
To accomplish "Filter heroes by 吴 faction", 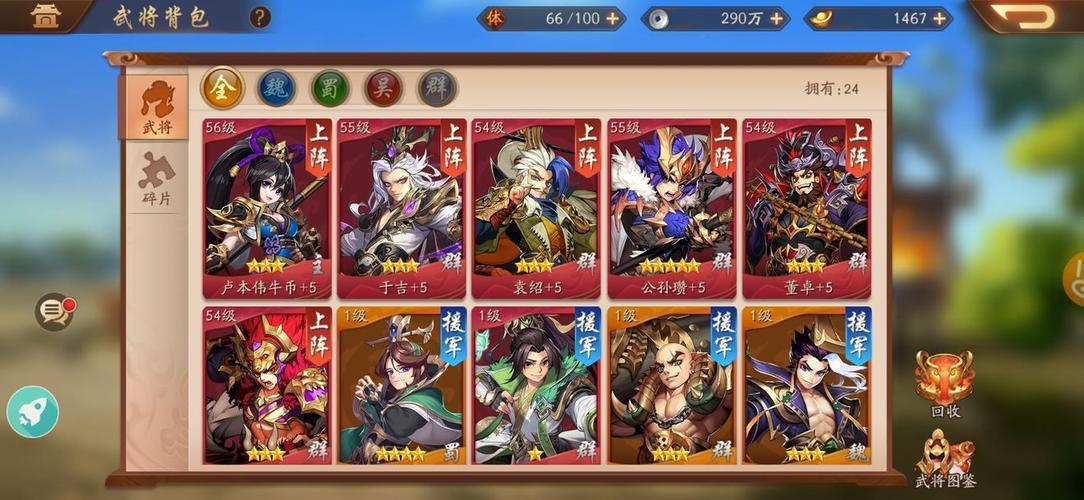I will [x=383, y=88].
